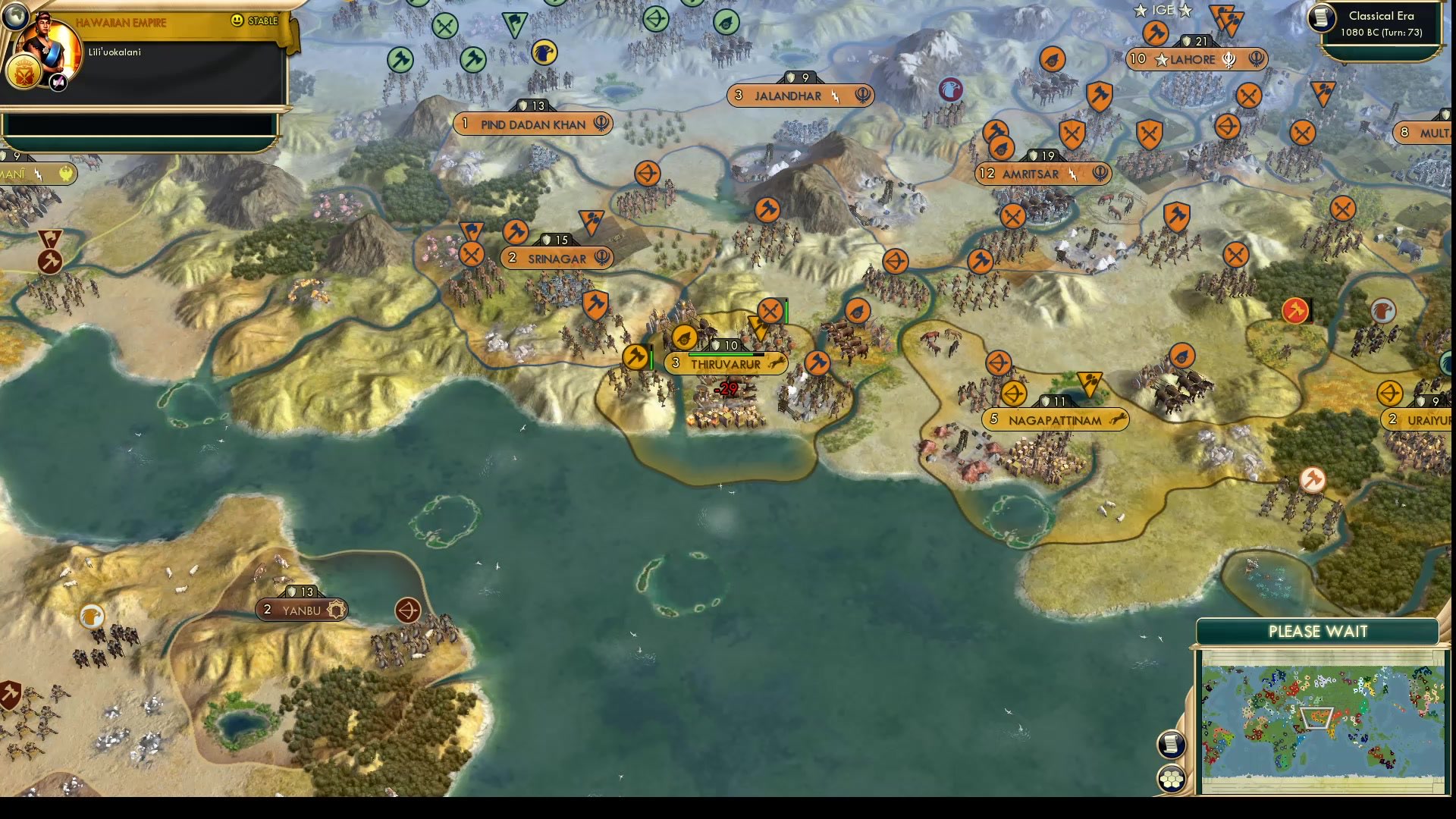Viewport: 1456px width, 819px height.
Task: Open the Srinagar city screen via its name banner
Action: [x=558, y=259]
